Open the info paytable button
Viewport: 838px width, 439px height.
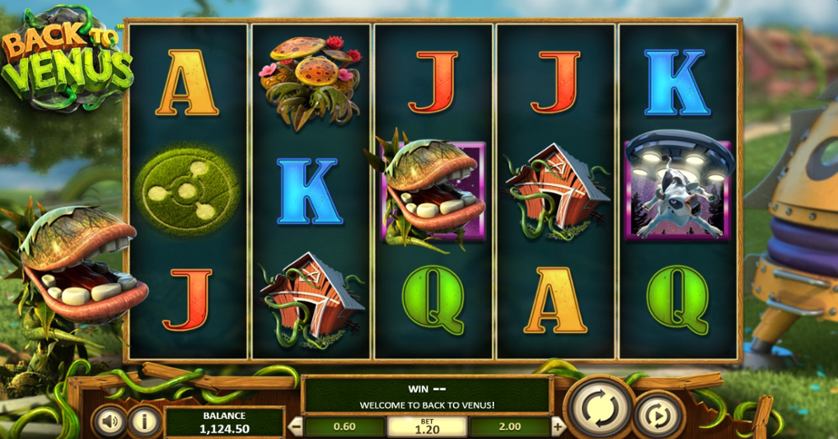point(145,421)
